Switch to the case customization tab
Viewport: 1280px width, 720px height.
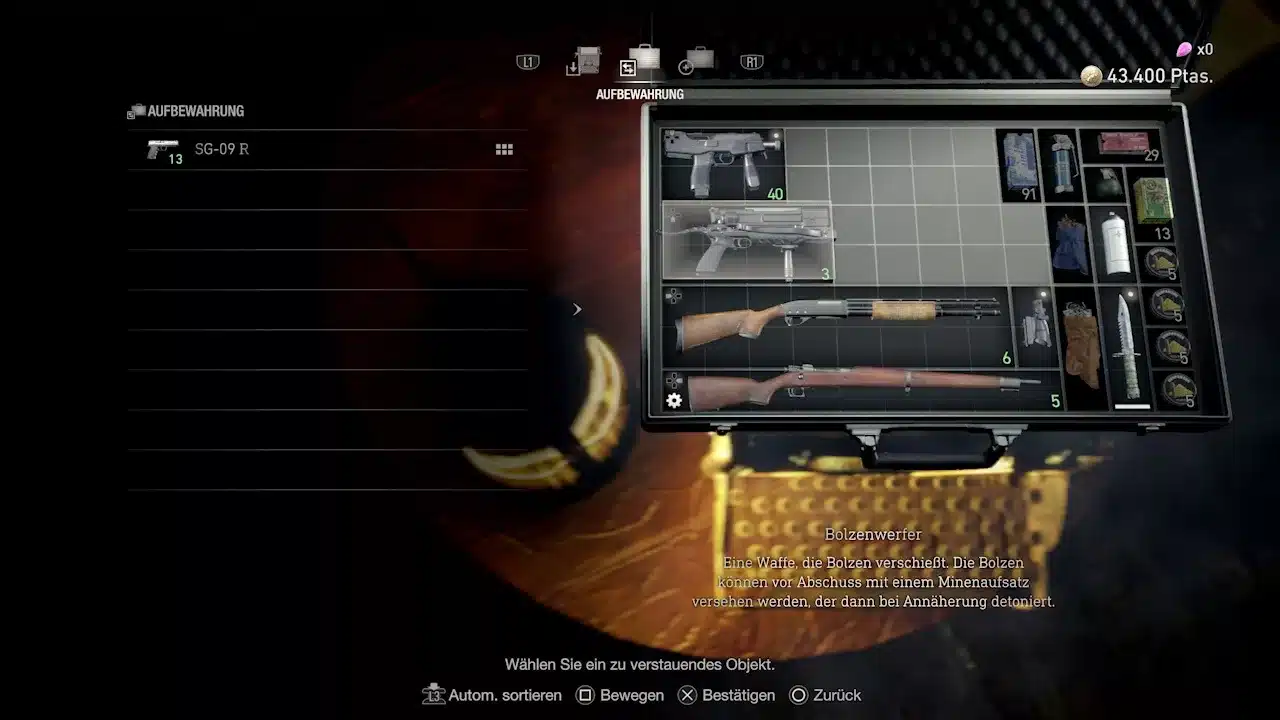click(697, 61)
